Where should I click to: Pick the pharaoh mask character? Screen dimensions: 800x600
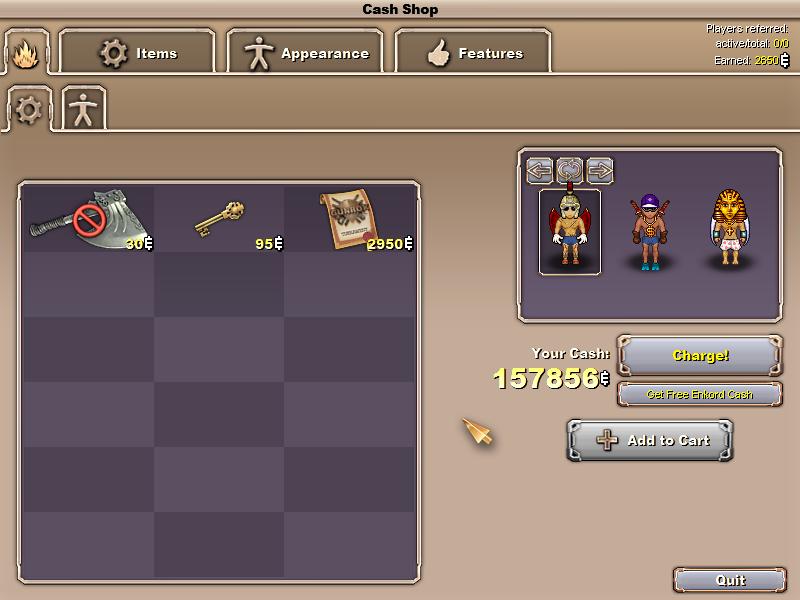(x=728, y=230)
